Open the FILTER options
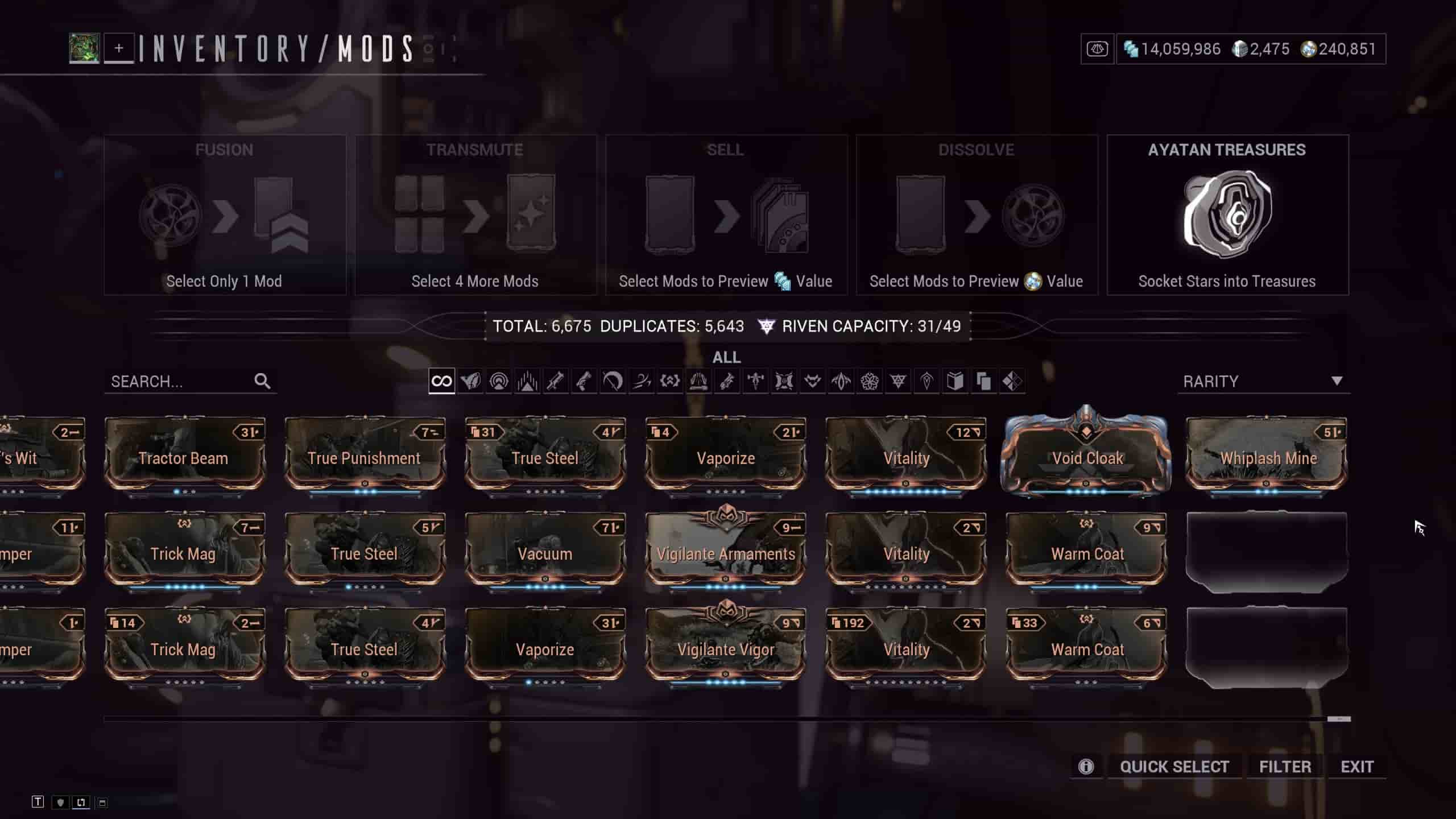Viewport: 1456px width, 819px height. click(x=1285, y=767)
